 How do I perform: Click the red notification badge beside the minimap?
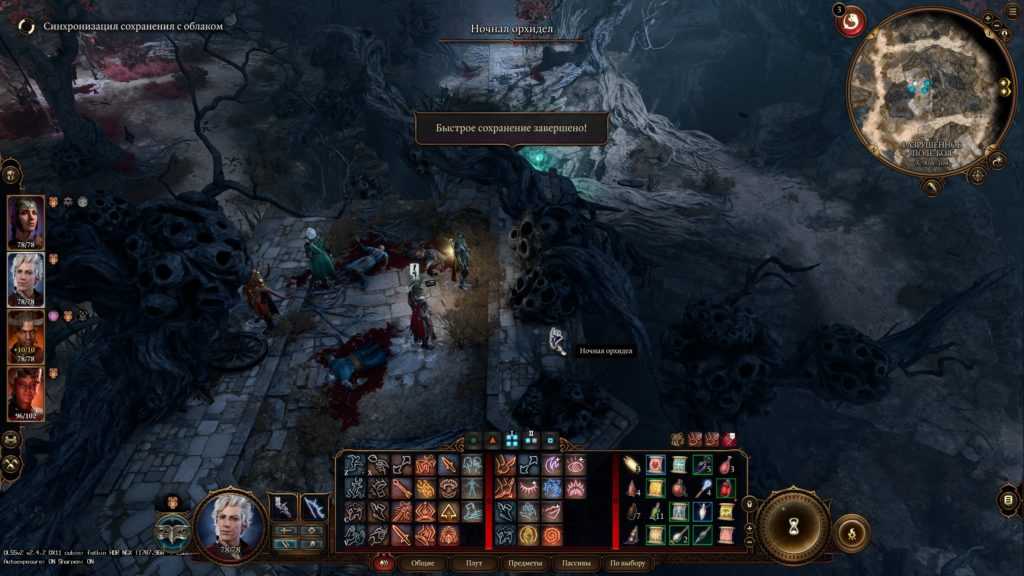(x=850, y=21)
